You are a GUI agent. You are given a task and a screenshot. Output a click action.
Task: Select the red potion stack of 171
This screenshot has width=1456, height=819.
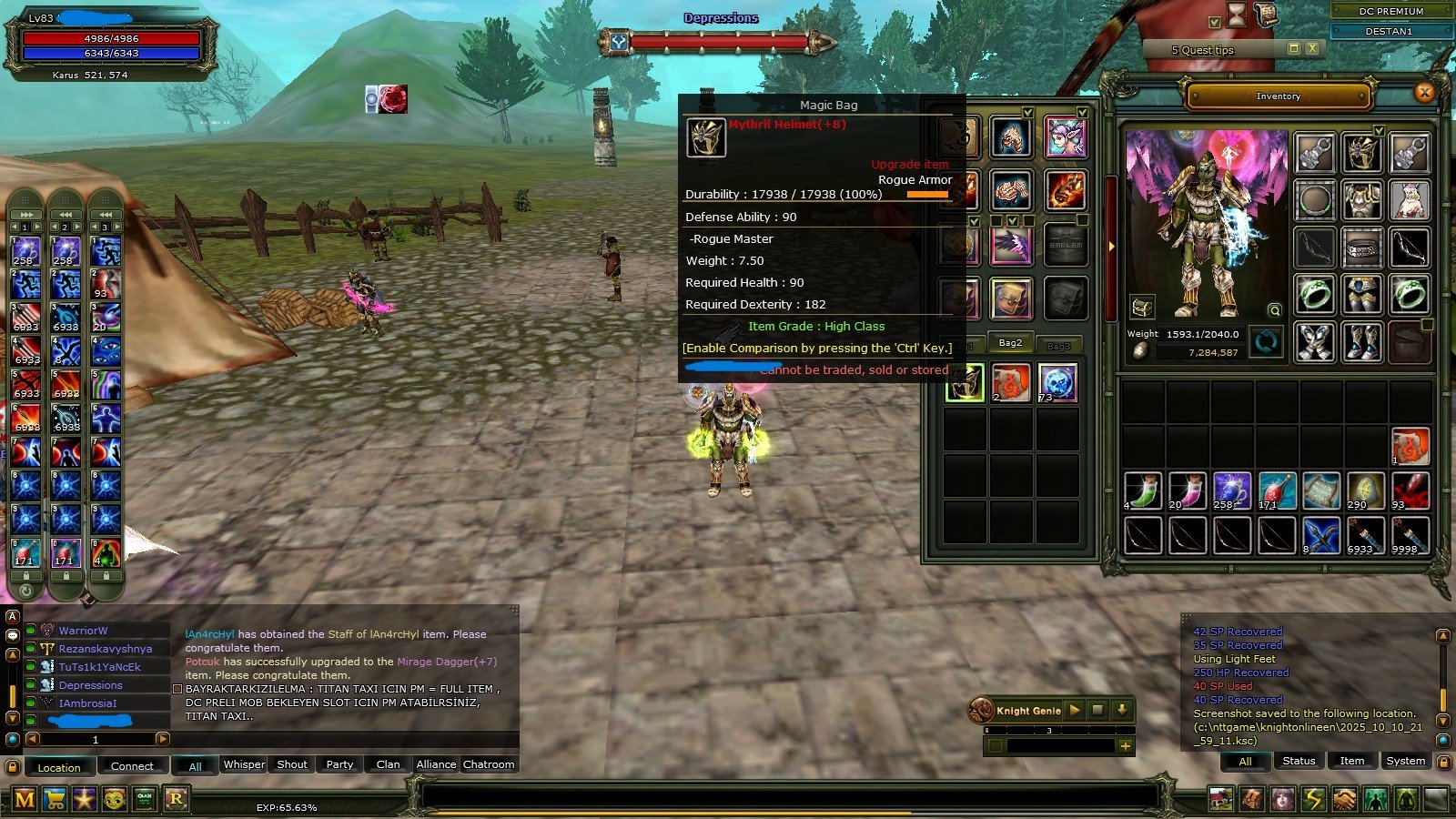(1276, 490)
